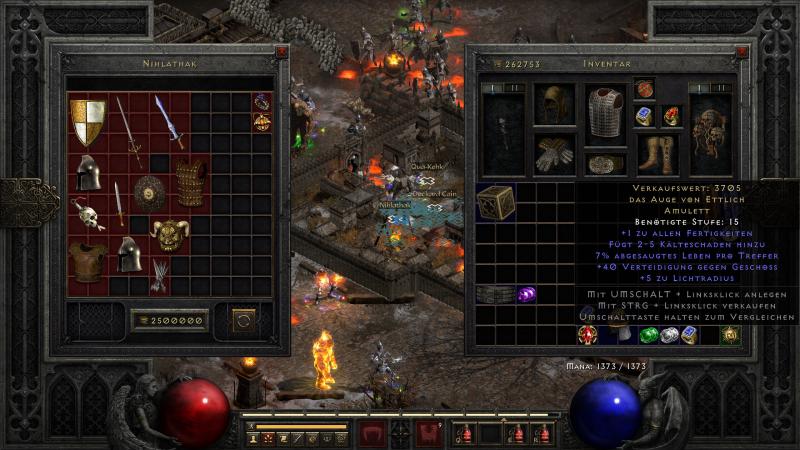Select the Horadric Cube in the inventory
The height and width of the screenshot is (450, 800).
[x=495, y=202]
